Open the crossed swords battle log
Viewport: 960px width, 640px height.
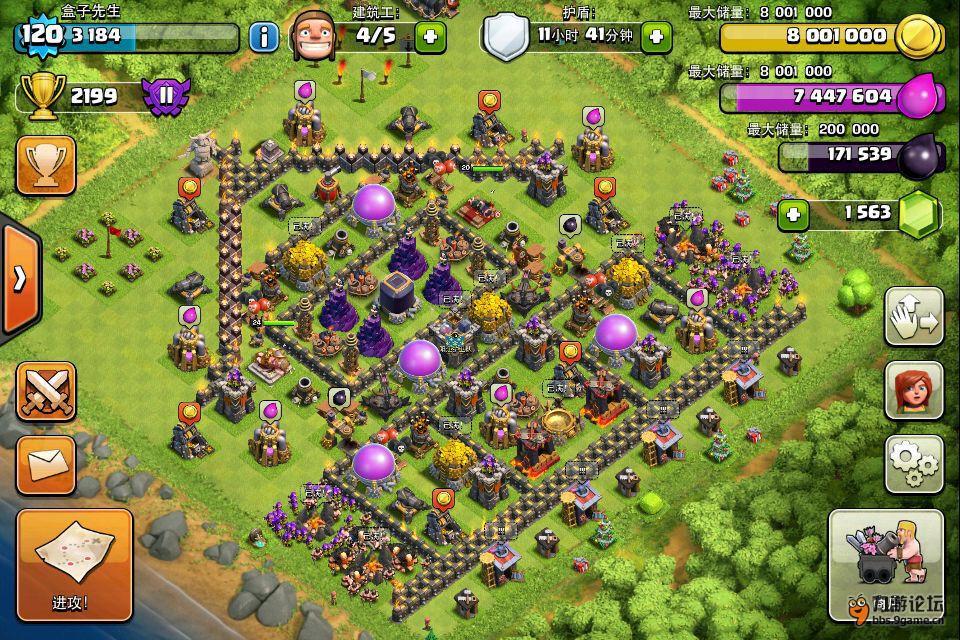[46, 391]
